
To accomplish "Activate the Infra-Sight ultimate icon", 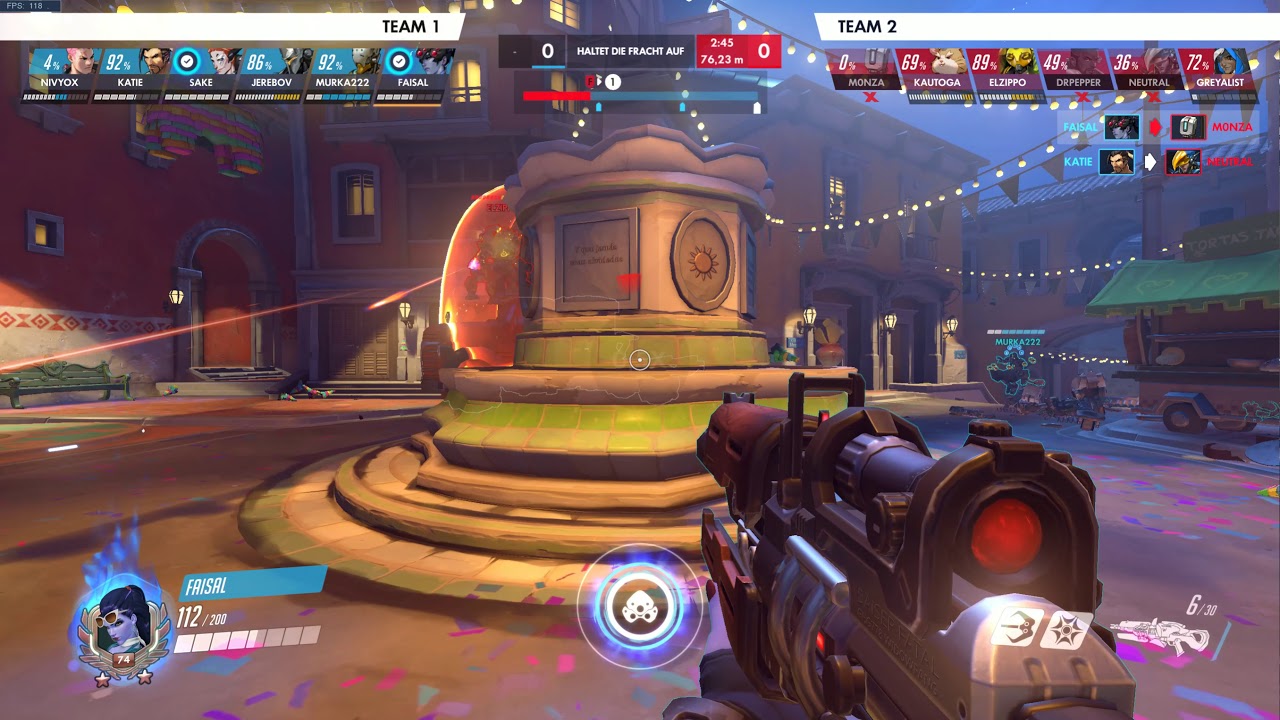I will pyautogui.click(x=640, y=607).
